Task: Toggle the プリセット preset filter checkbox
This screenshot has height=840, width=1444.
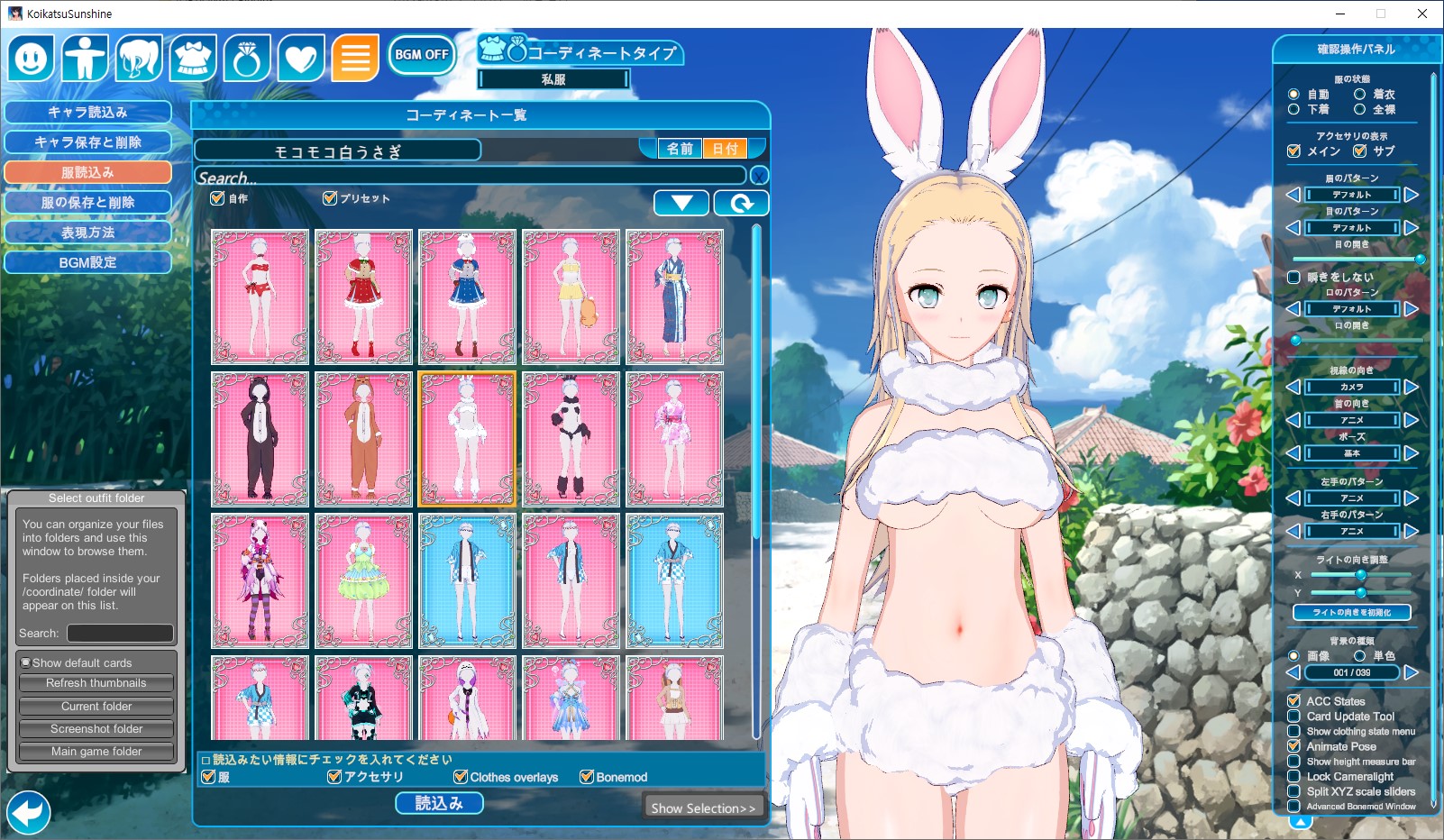Action: point(330,198)
